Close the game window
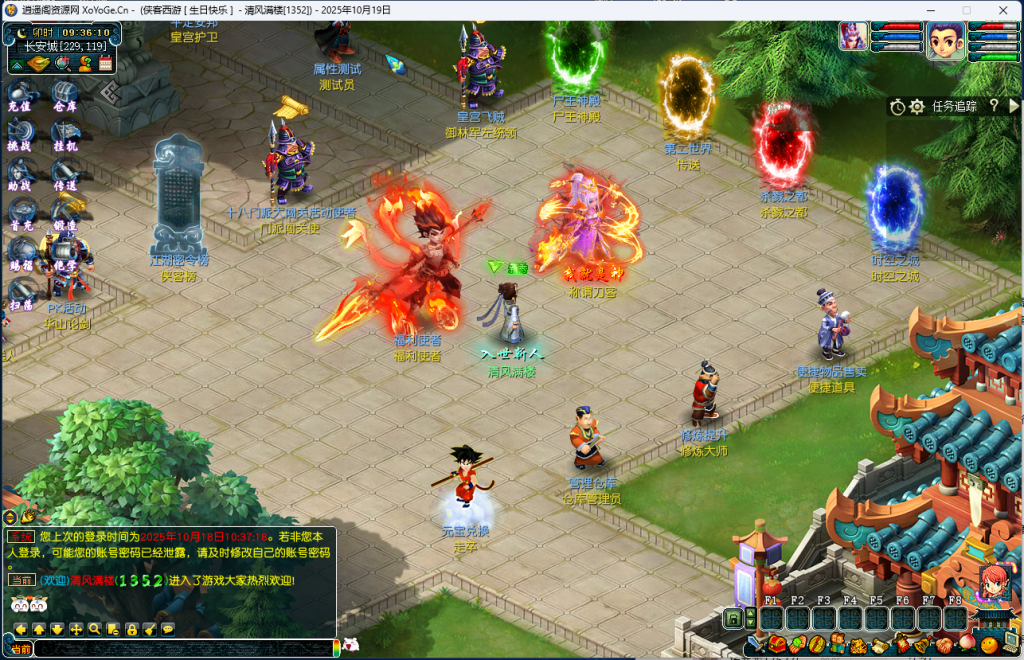The height and width of the screenshot is (660, 1024). pos(1001,10)
